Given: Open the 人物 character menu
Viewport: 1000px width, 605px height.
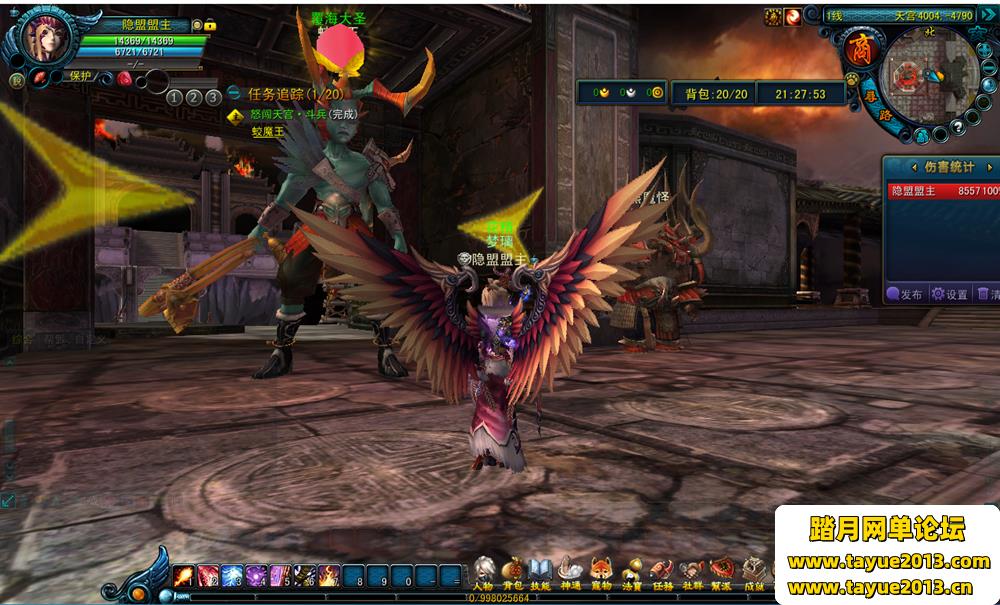Looking at the screenshot, I should coord(483,574).
